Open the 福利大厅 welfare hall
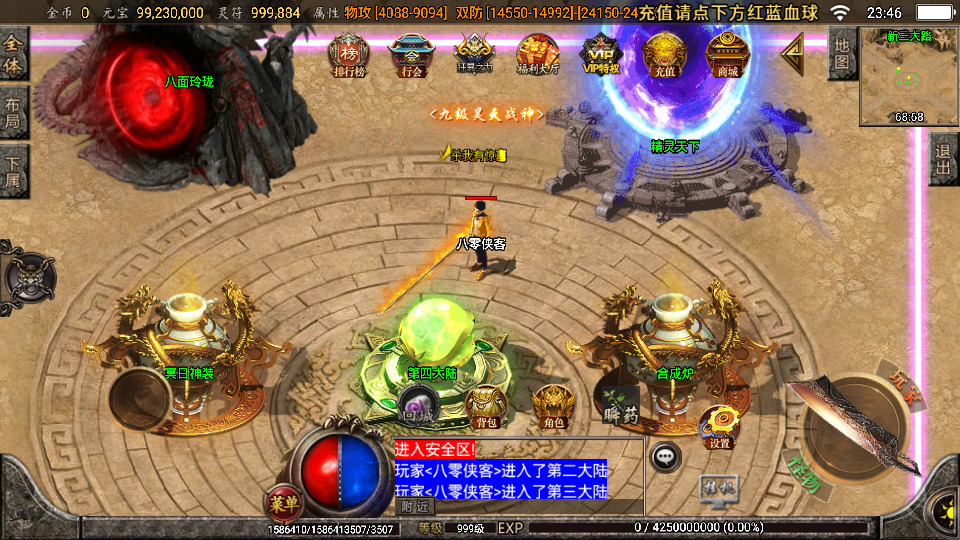 point(538,55)
